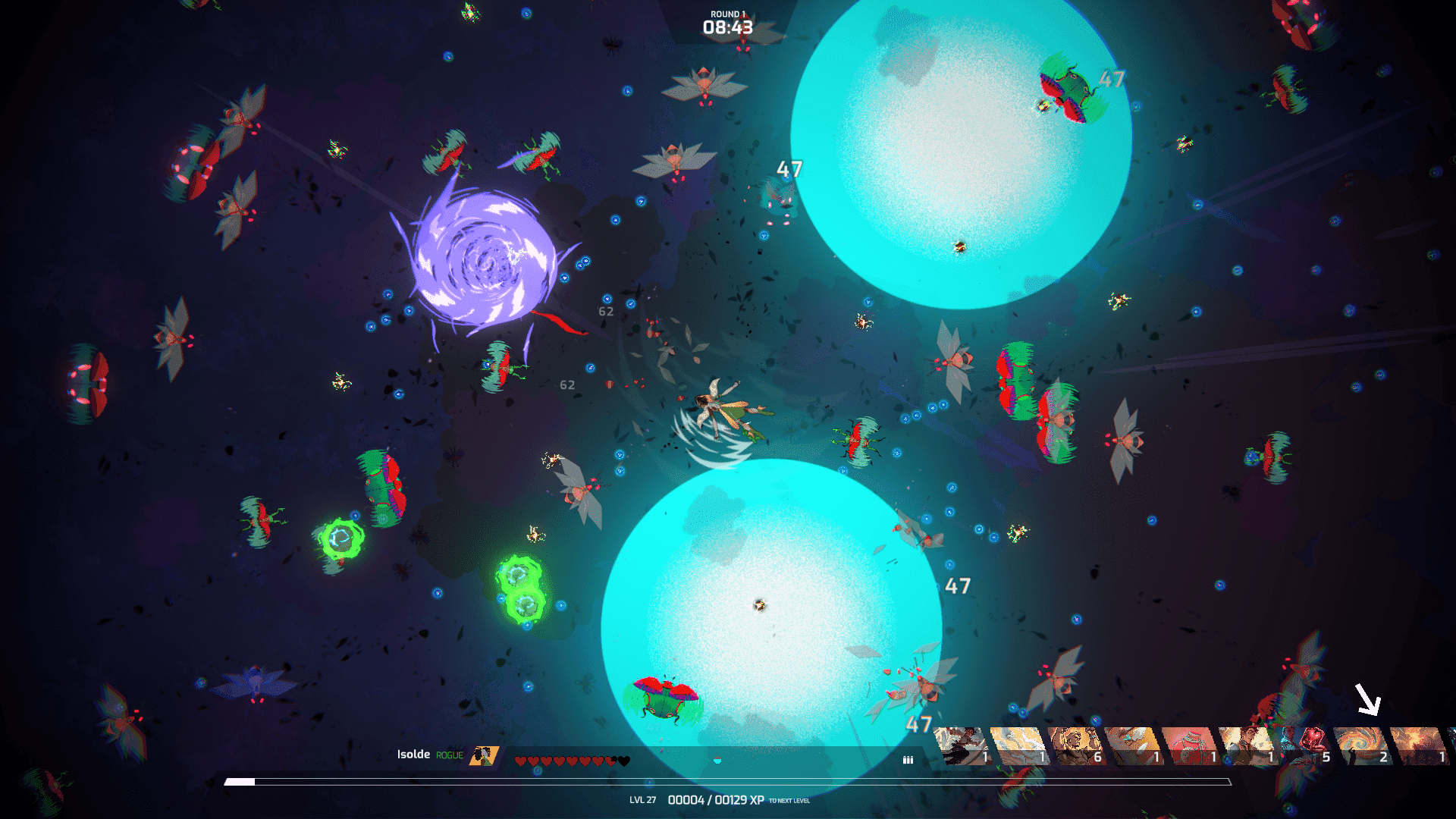1456x819 pixels.
Task: Click the ROGUE class label next to Isolde
Action: [448, 755]
